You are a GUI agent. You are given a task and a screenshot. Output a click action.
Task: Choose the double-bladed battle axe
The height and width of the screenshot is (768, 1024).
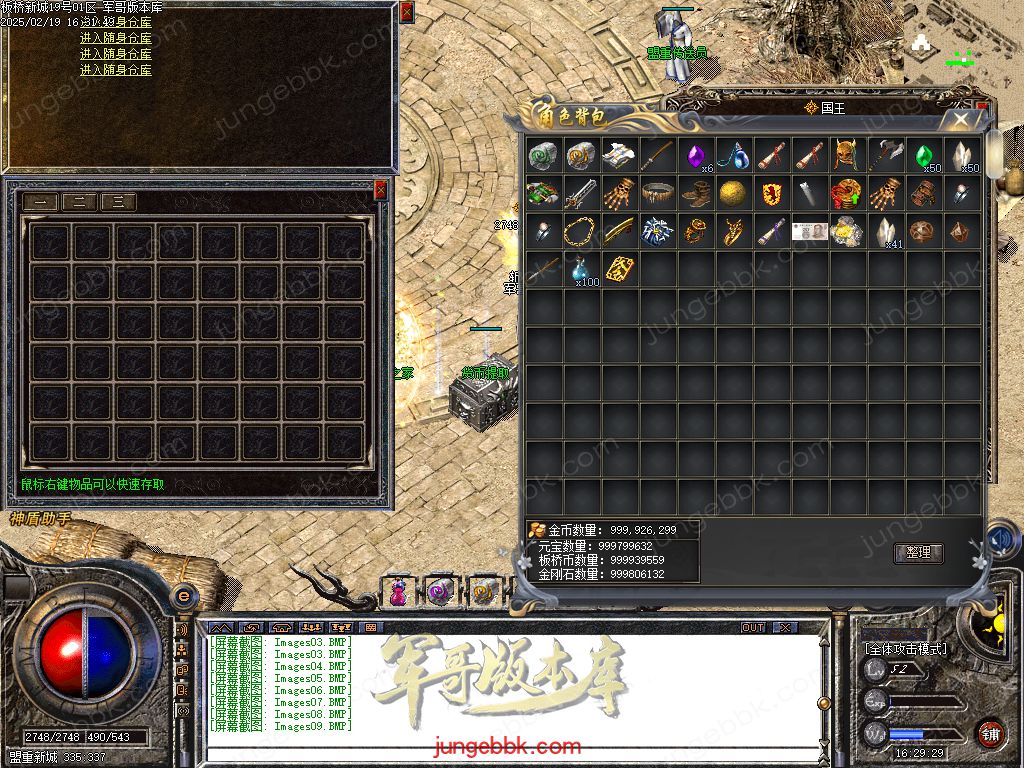(x=886, y=155)
